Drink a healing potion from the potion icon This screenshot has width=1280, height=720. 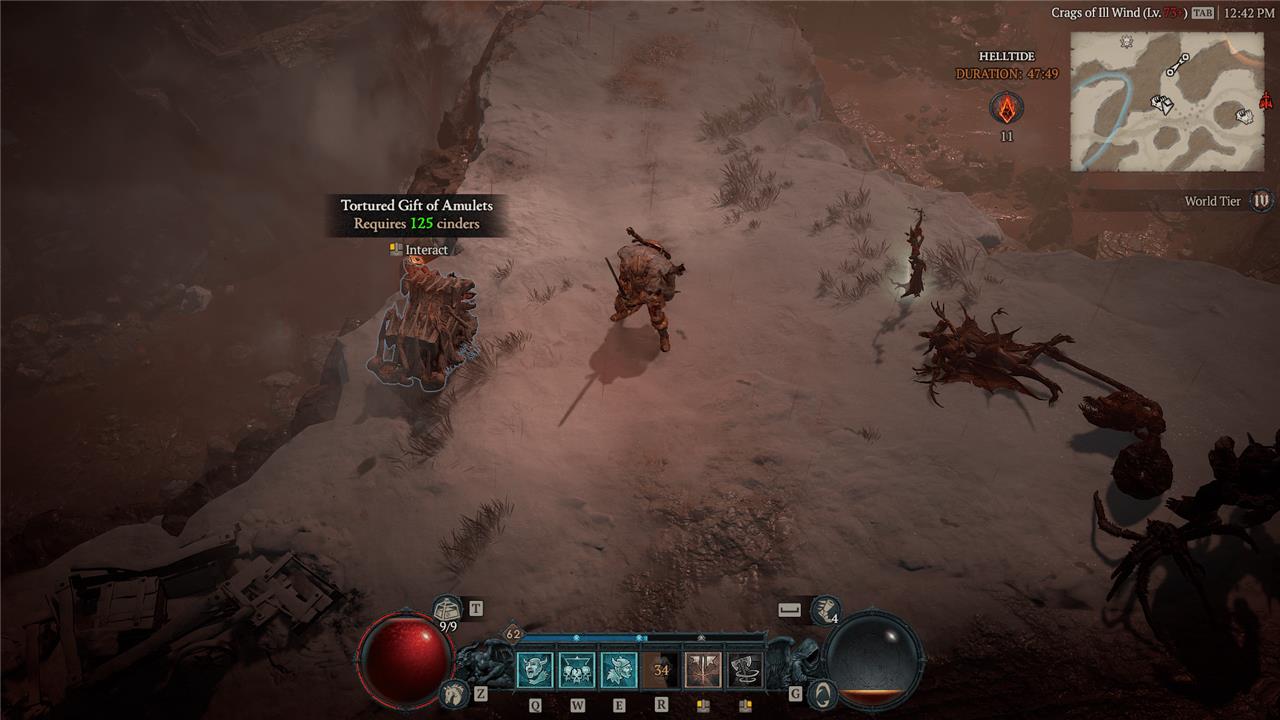(447, 608)
